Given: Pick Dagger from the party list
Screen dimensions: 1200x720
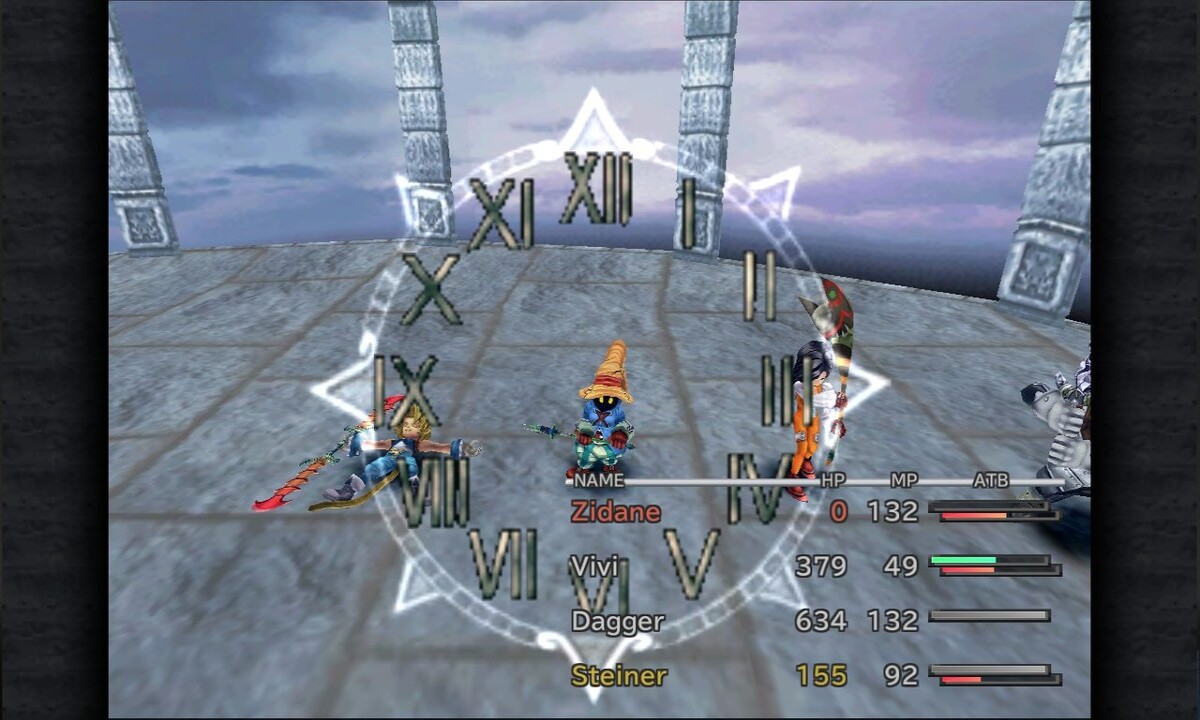Looking at the screenshot, I should (x=617, y=621).
